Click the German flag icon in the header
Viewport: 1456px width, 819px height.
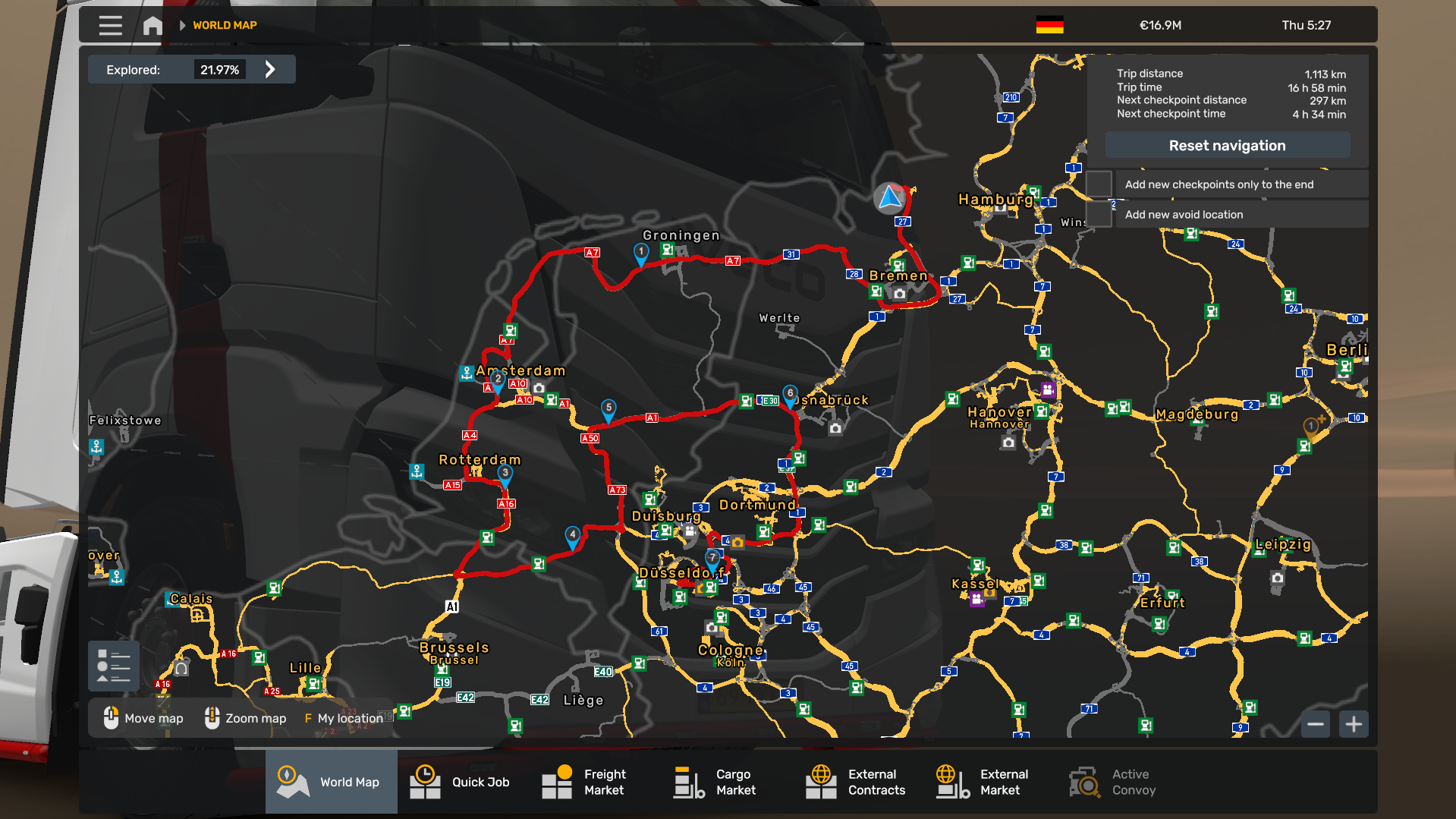[x=1050, y=24]
